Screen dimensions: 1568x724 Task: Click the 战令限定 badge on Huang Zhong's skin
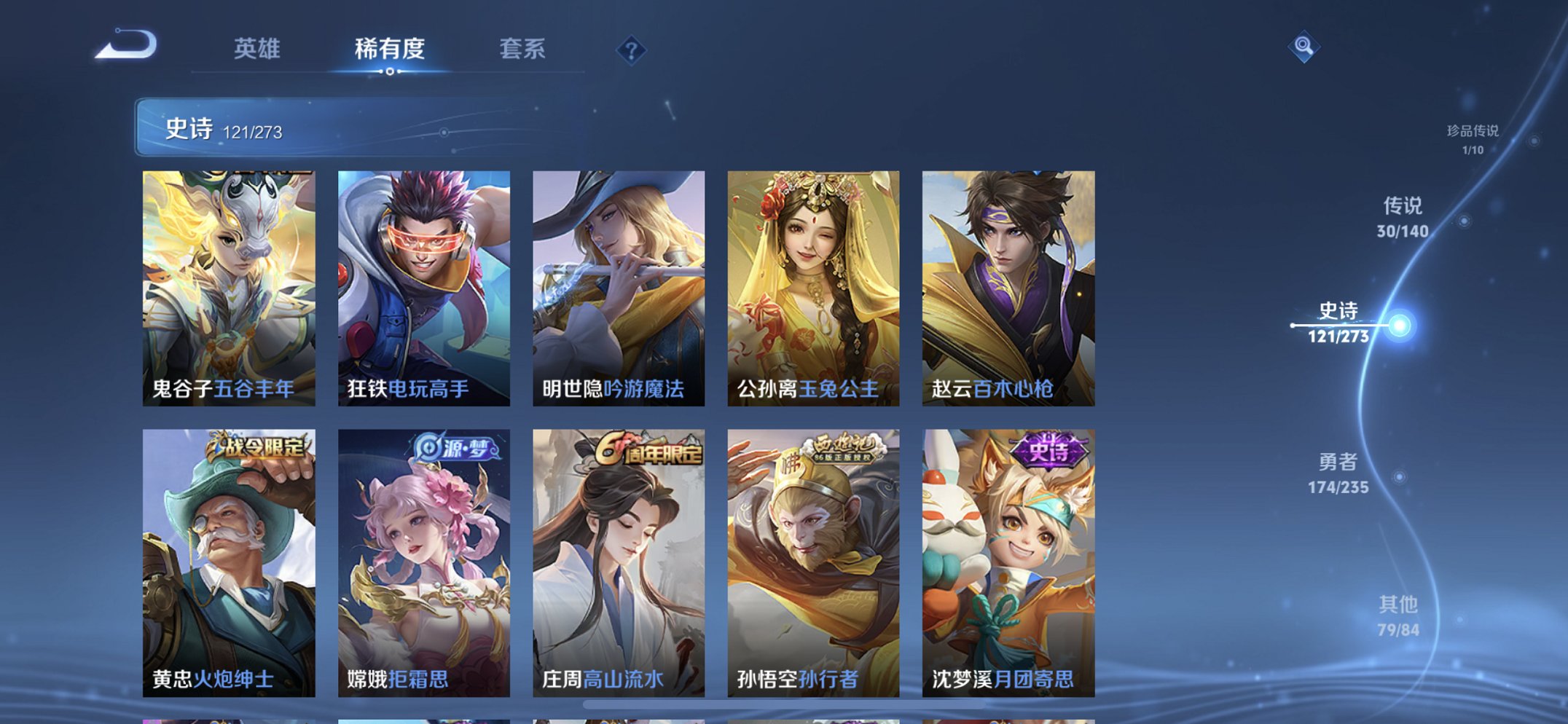pos(258,447)
